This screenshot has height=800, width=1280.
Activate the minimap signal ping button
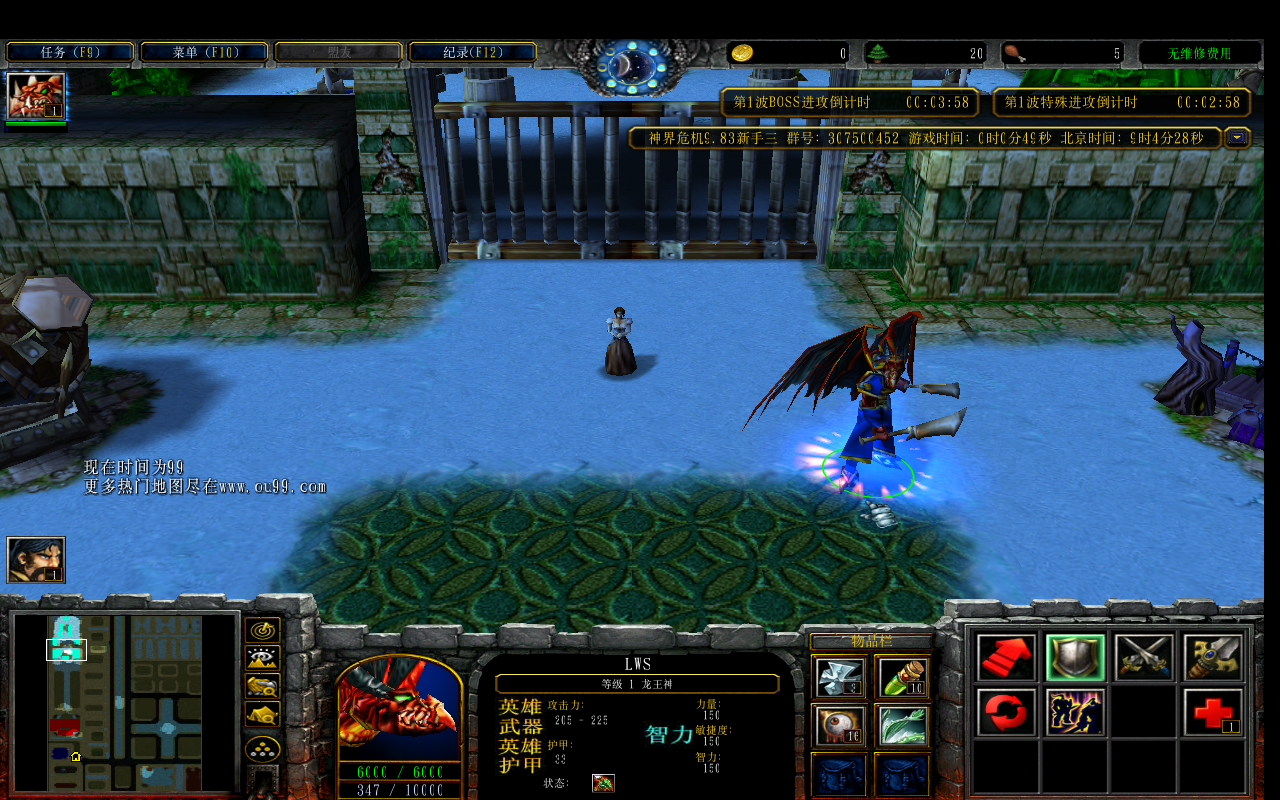pos(263,631)
